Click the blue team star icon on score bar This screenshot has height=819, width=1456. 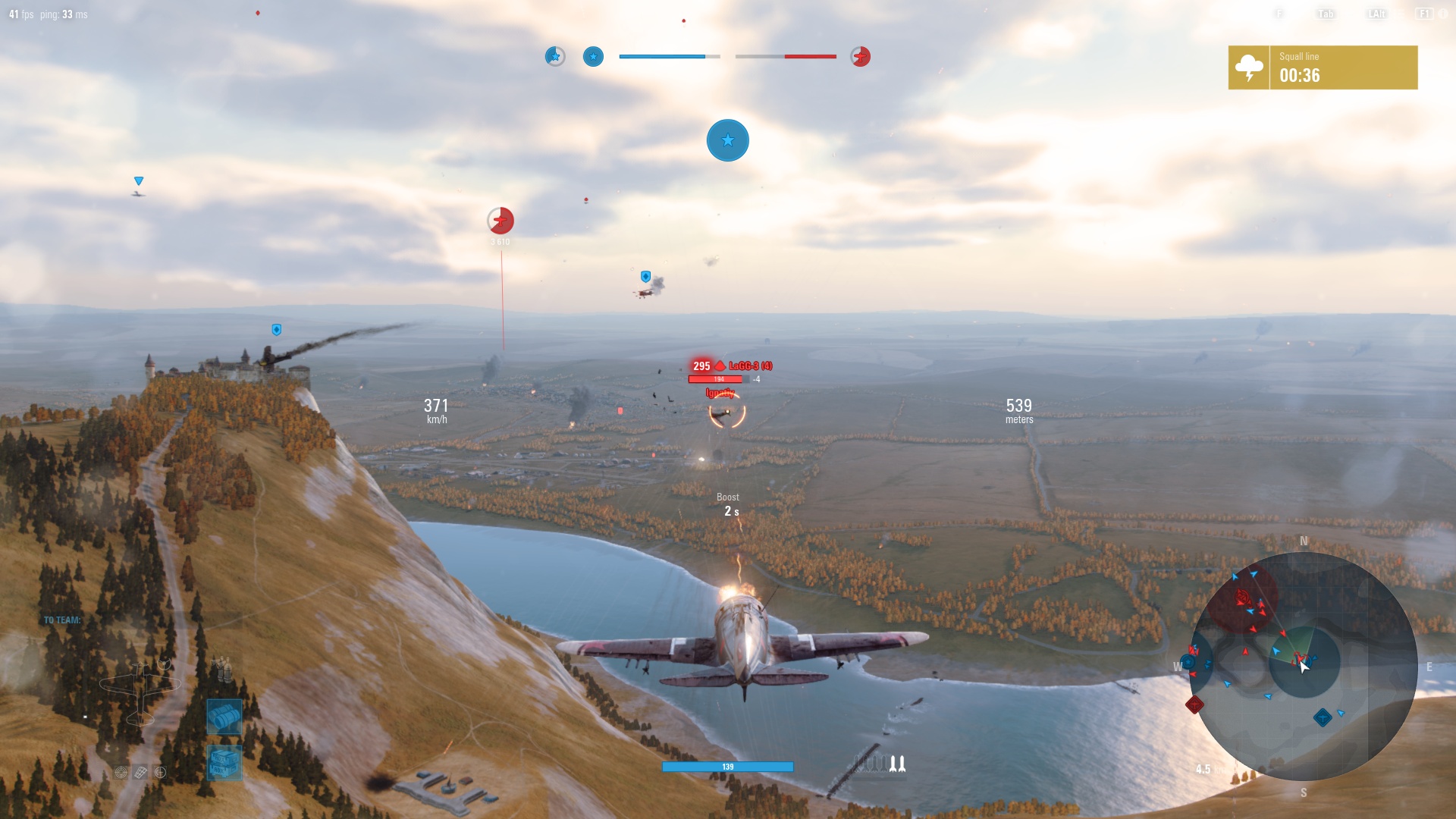[594, 57]
